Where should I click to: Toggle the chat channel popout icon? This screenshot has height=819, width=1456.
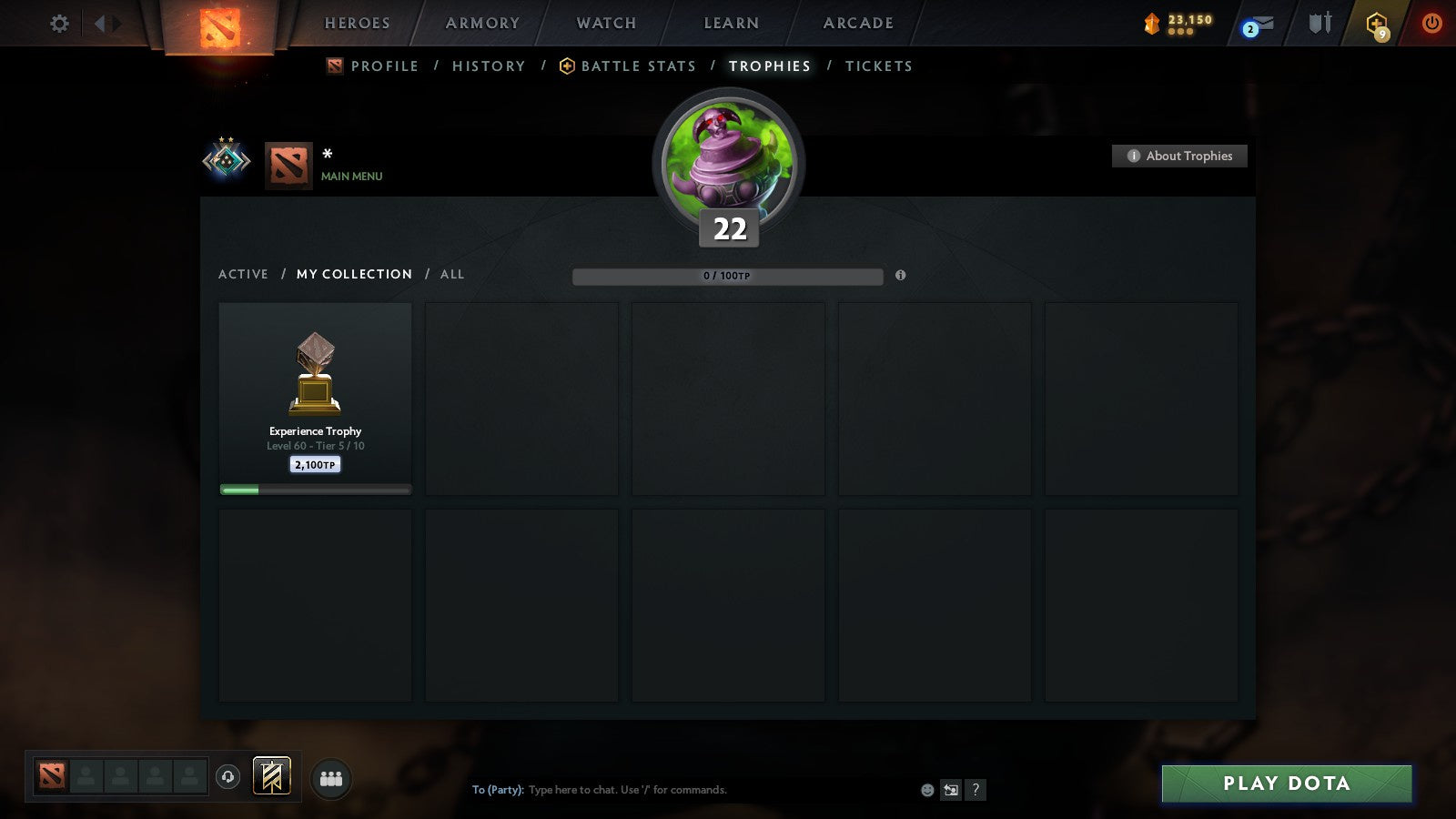point(952,790)
